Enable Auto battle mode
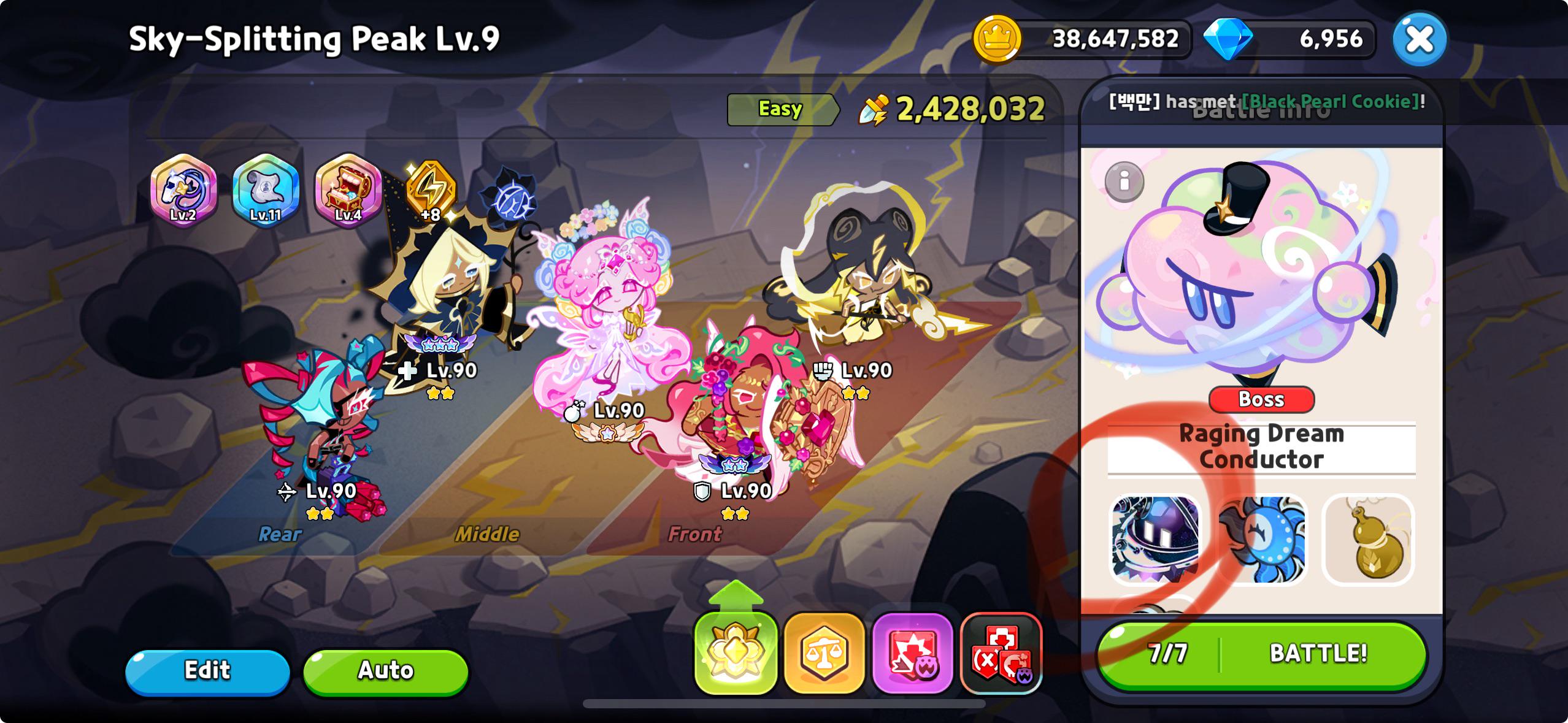 384,671
